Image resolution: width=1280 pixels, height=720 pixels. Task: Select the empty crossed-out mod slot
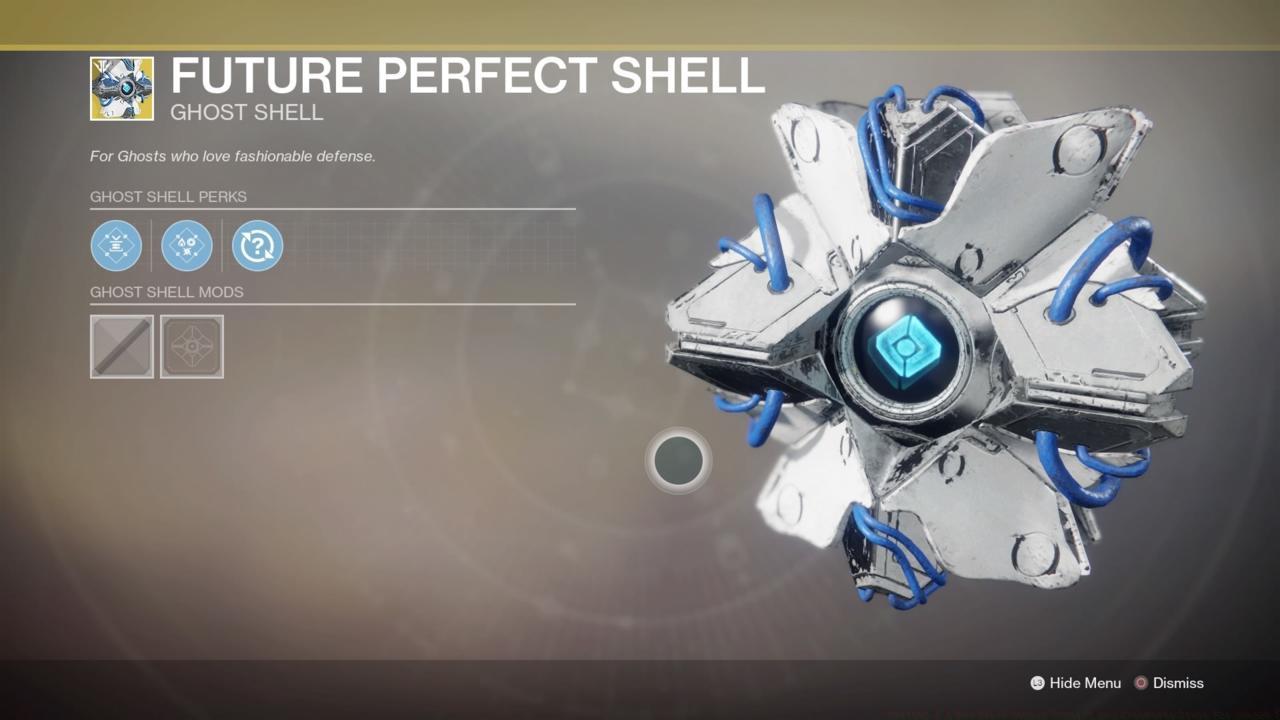[121, 347]
